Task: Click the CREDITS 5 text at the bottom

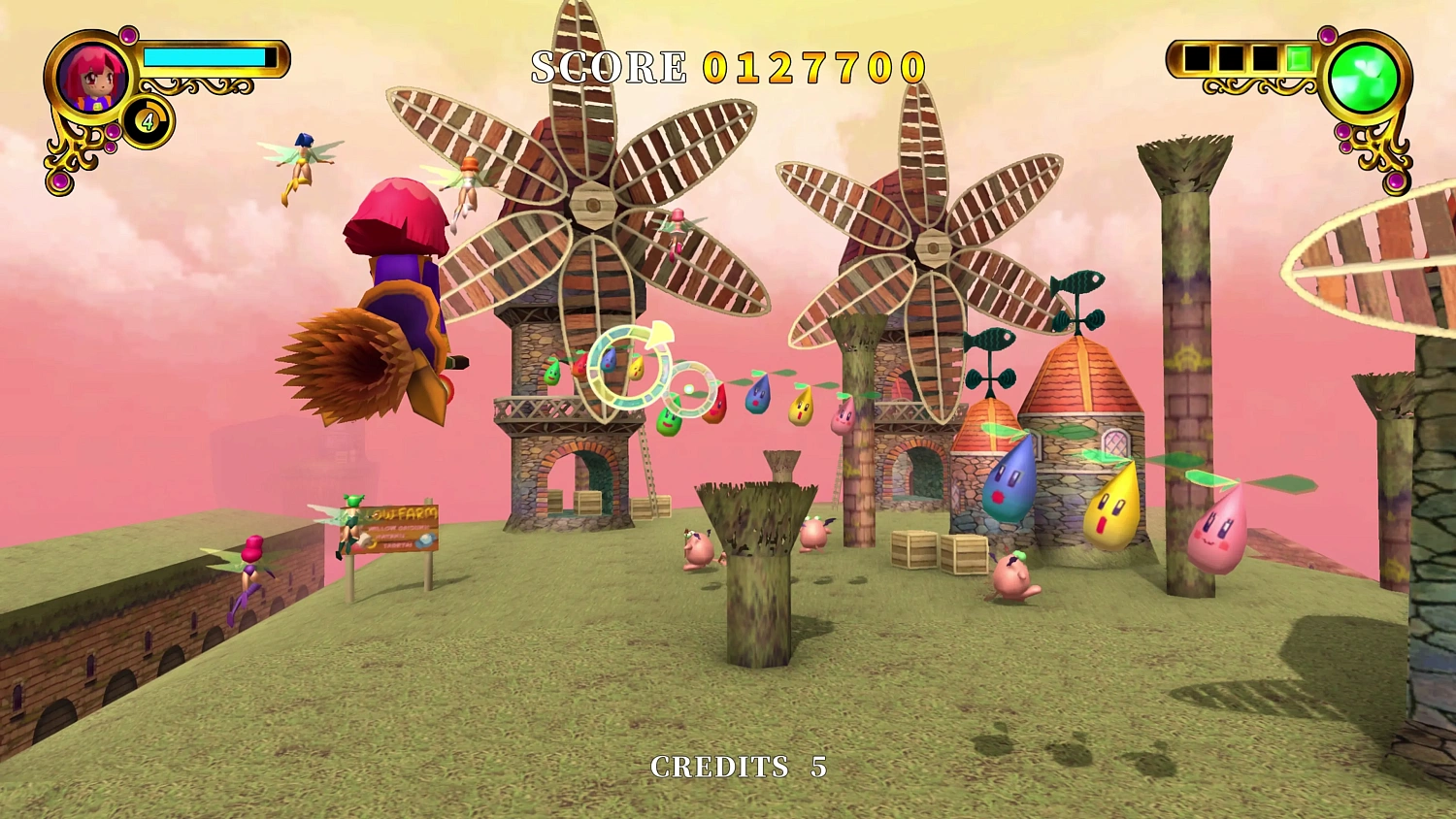Action: 738,768
